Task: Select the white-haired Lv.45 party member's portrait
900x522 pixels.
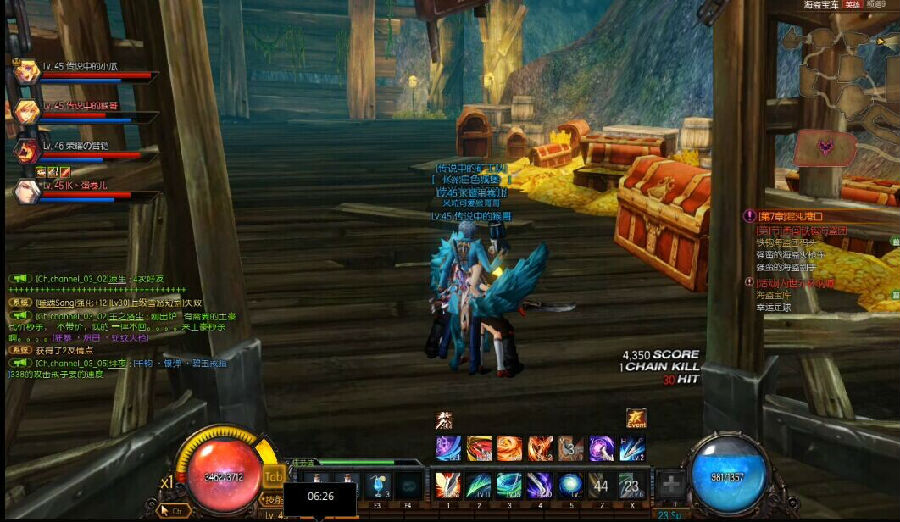Action: click(26, 190)
